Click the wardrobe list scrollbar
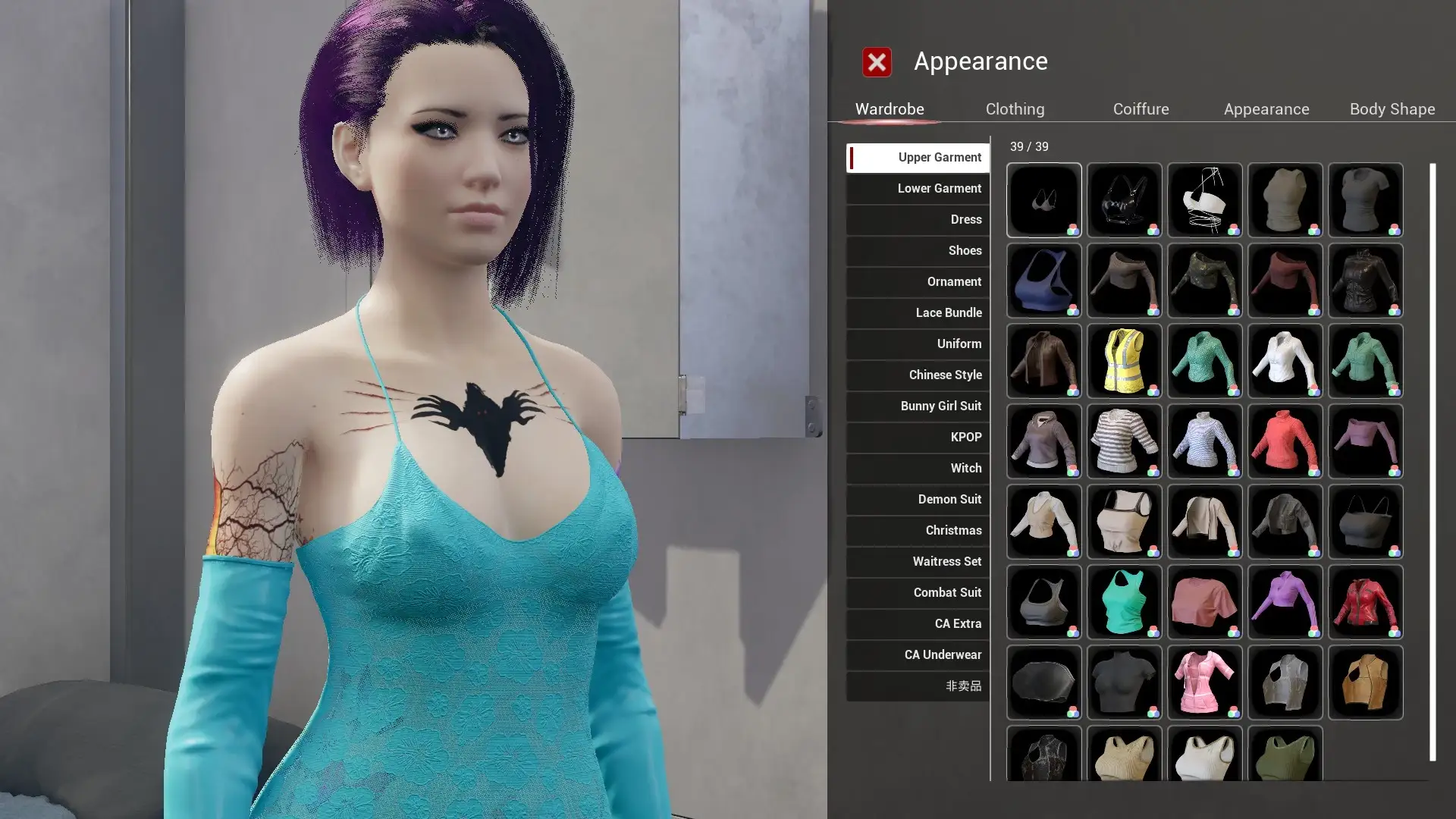The image size is (1456, 819). [x=1432, y=461]
